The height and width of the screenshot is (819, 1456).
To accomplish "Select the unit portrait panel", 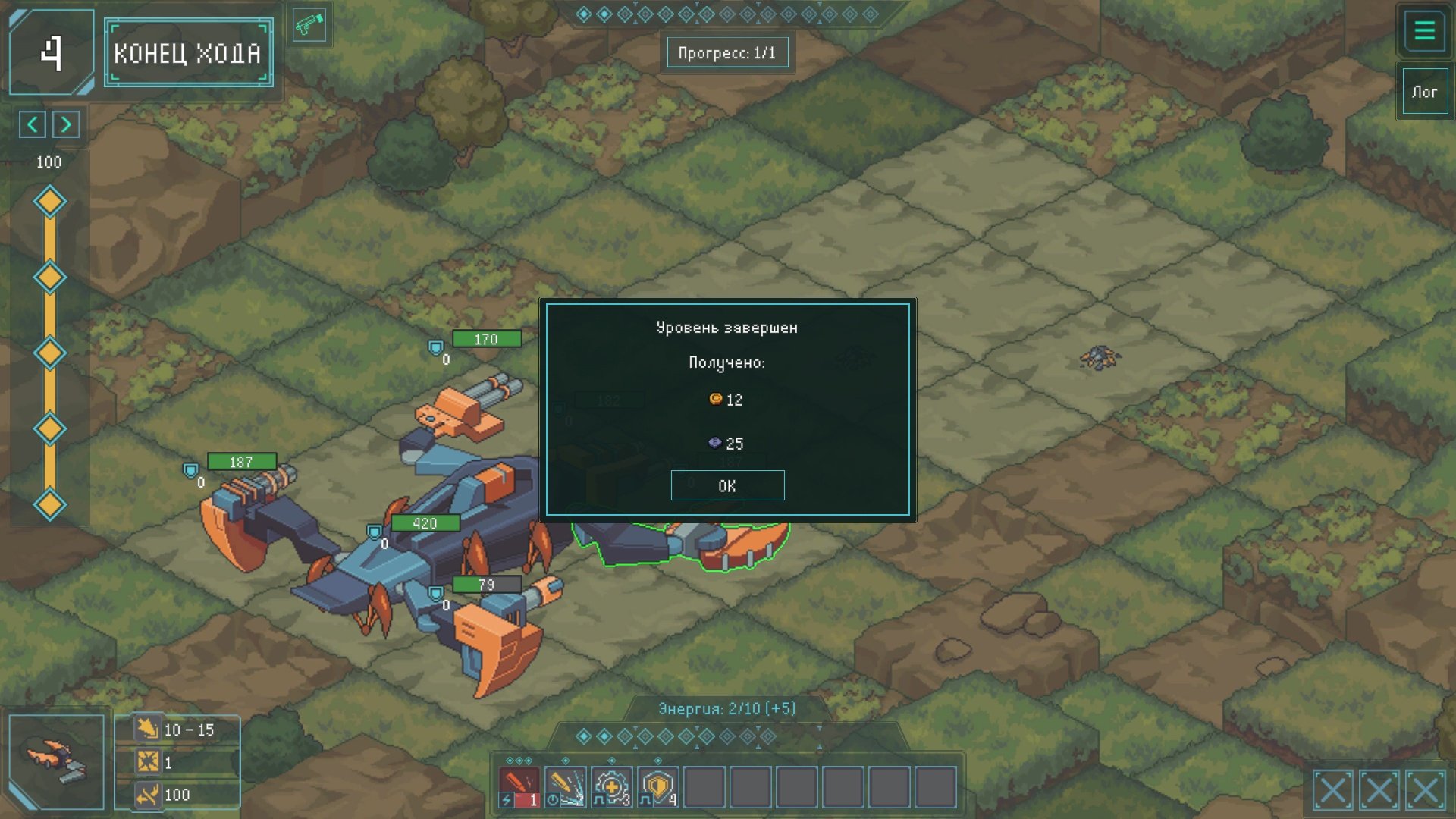I will (x=57, y=761).
